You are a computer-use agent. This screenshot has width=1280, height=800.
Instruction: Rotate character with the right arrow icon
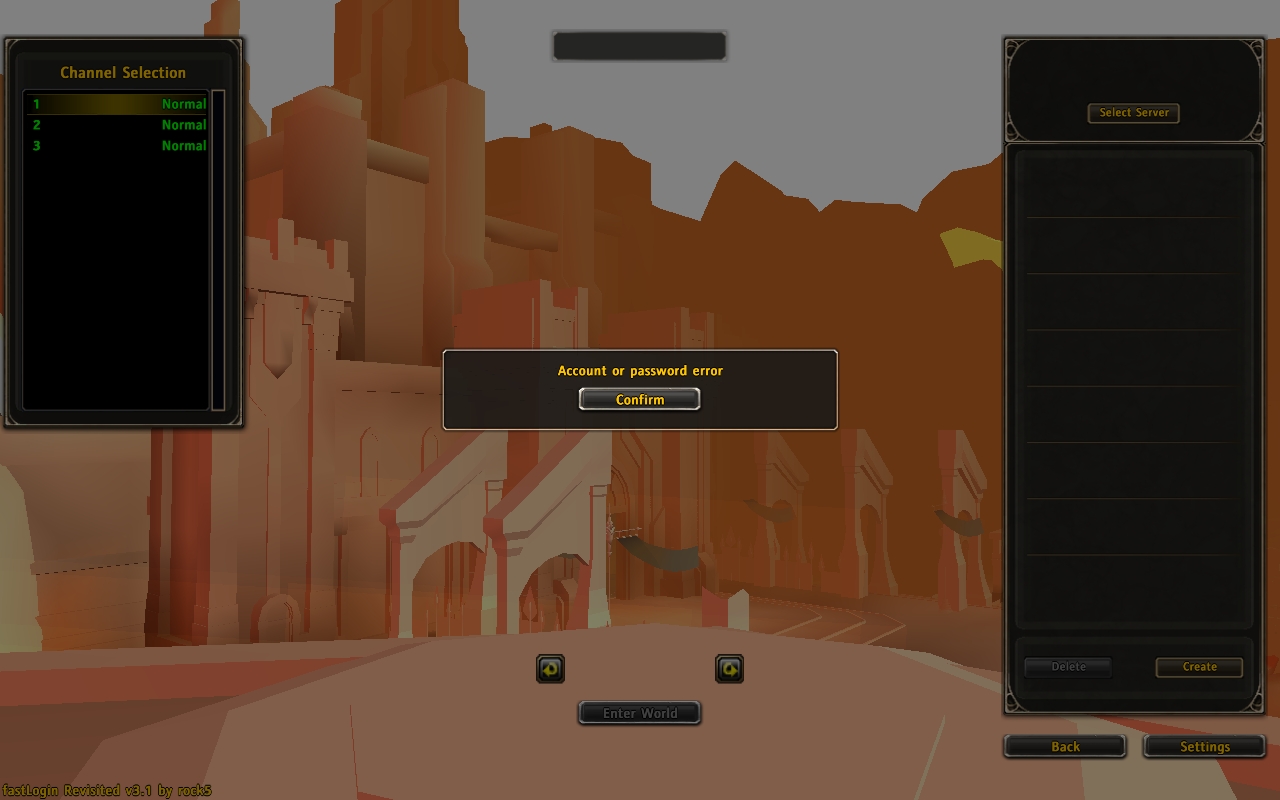click(x=729, y=669)
